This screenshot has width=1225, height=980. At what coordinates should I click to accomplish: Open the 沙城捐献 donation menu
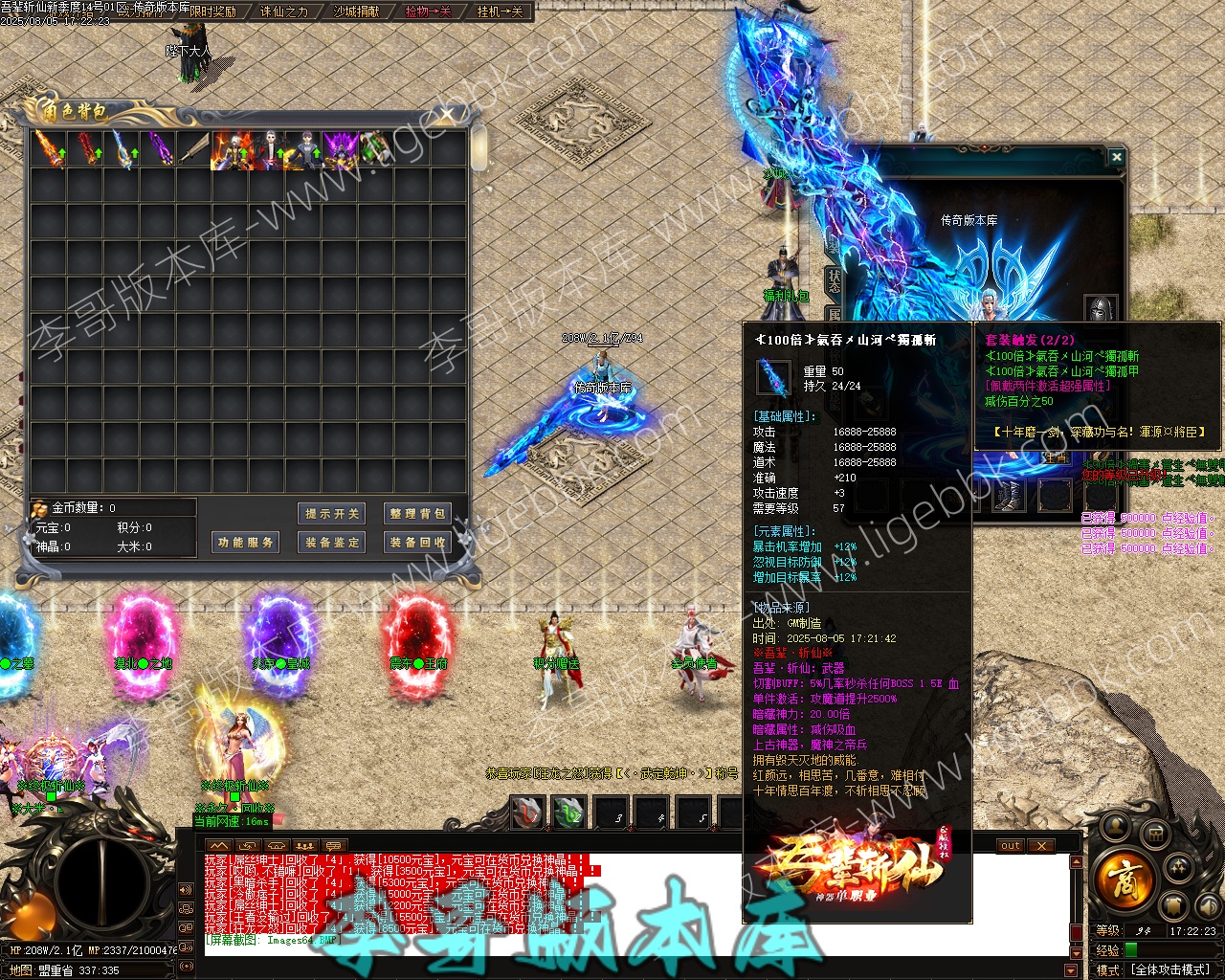click(356, 11)
